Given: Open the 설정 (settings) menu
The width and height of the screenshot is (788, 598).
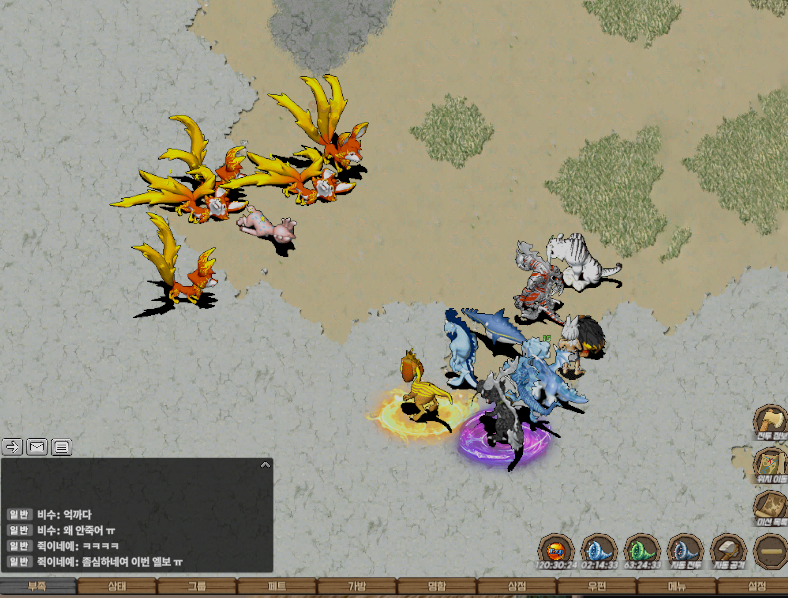Looking at the screenshot, I should [756, 587].
